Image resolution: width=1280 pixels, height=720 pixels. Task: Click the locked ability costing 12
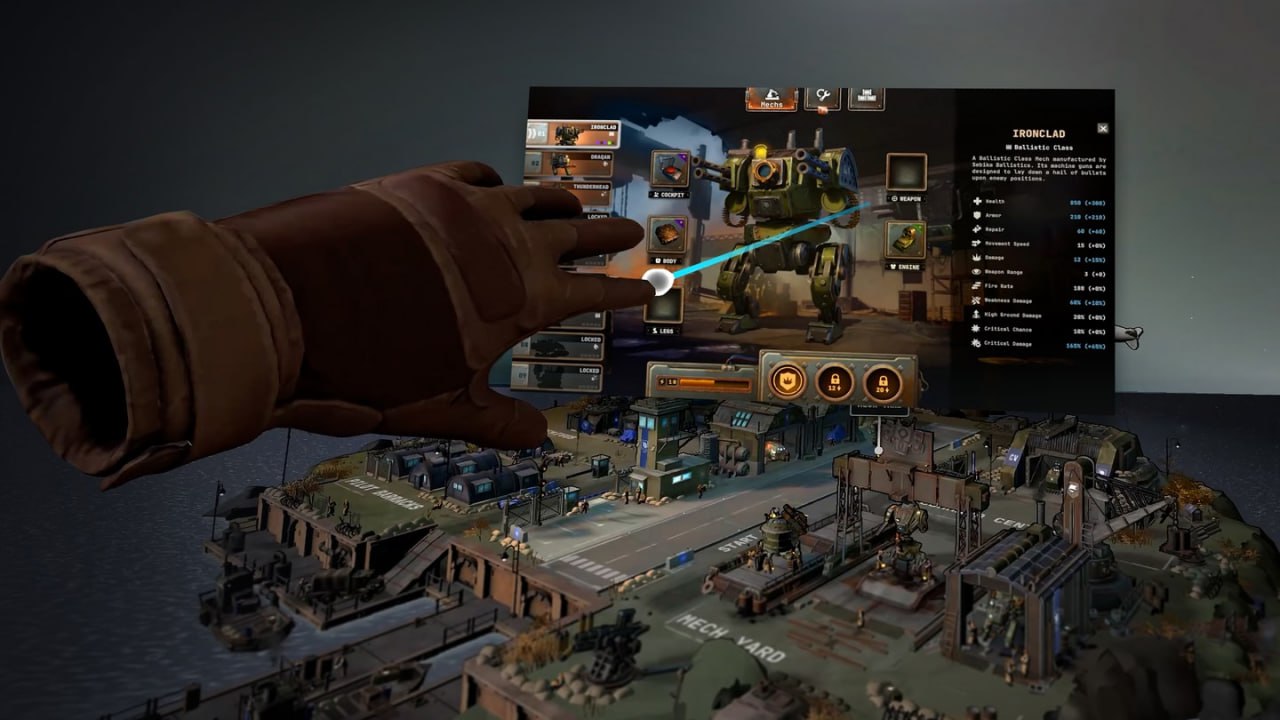835,380
